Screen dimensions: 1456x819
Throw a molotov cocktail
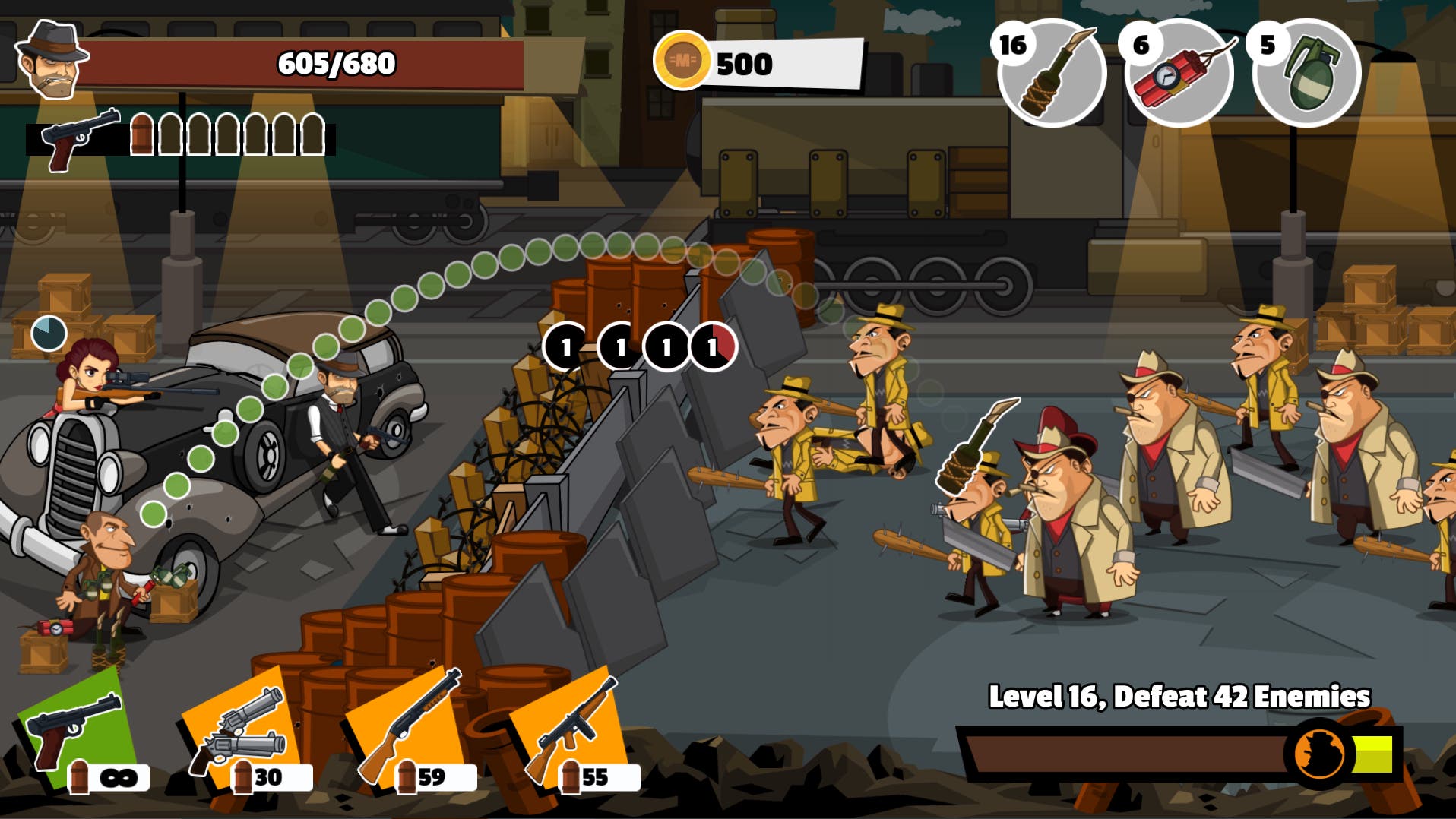pos(1052,73)
